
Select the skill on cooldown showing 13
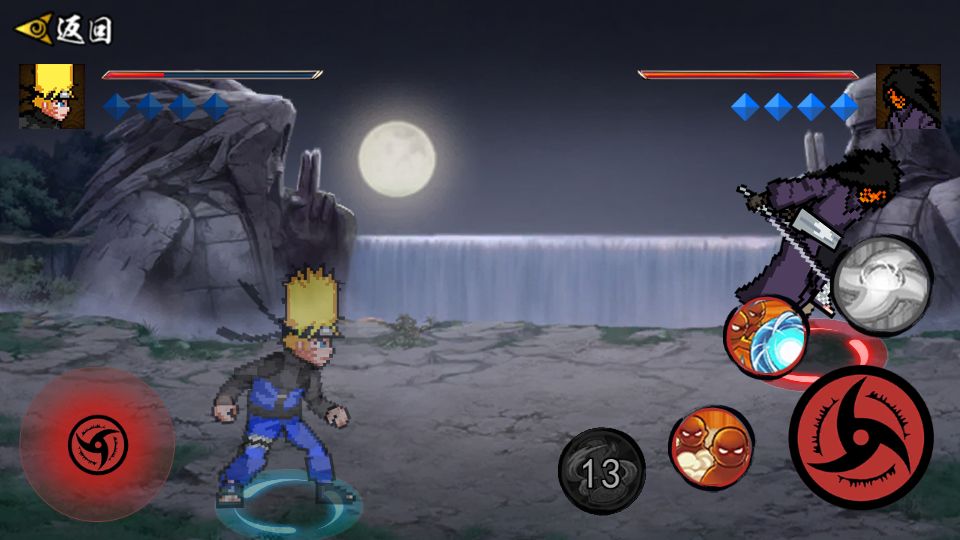pos(601,472)
